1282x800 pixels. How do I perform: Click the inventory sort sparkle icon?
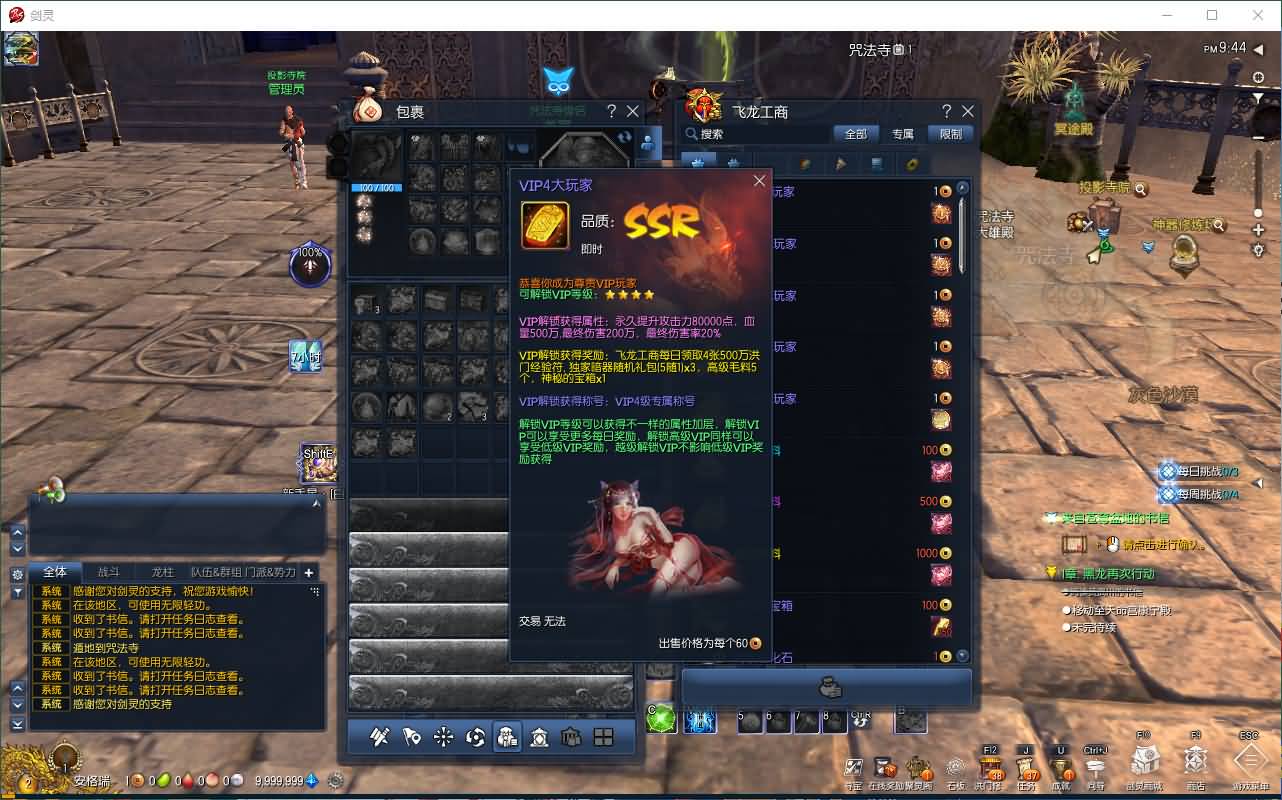[x=444, y=736]
